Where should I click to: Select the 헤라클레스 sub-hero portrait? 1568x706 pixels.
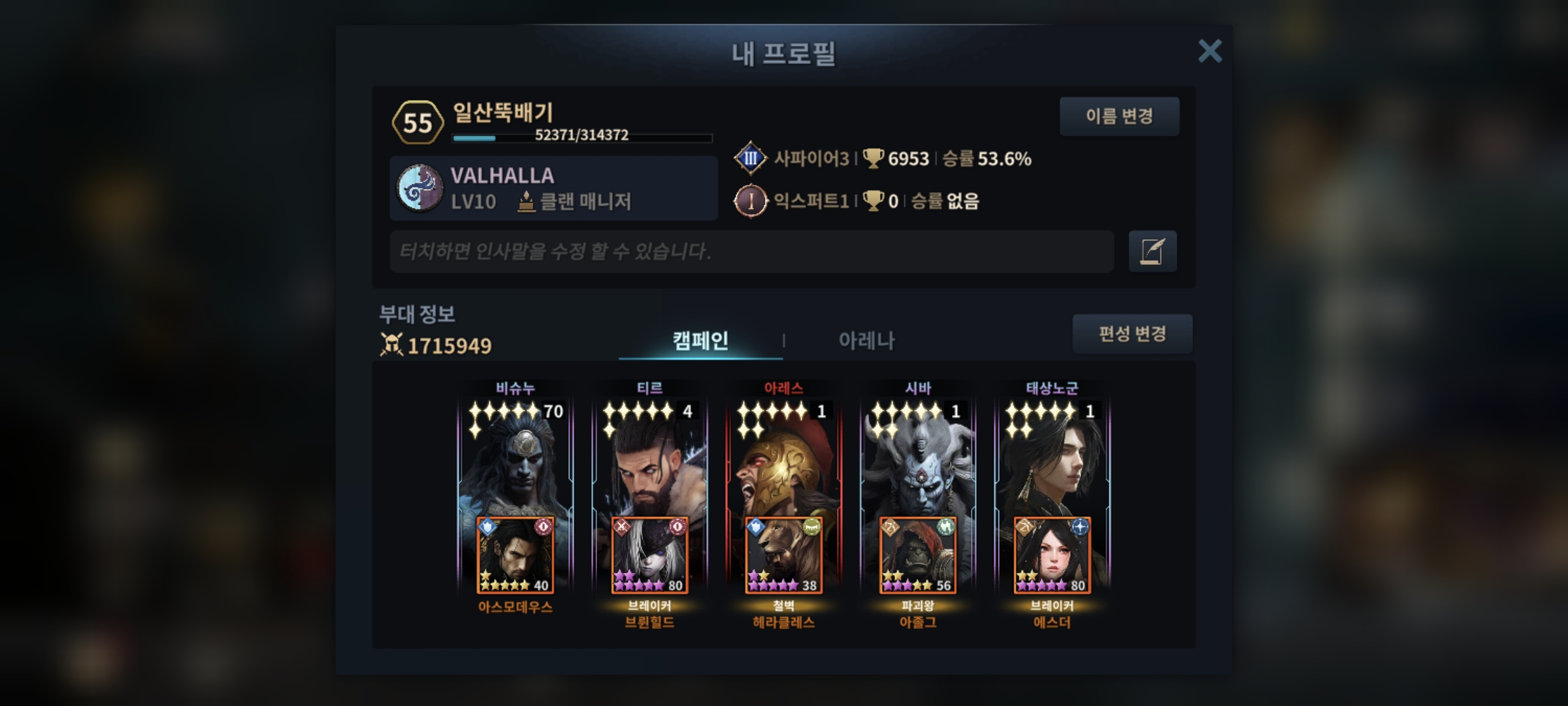(x=783, y=556)
